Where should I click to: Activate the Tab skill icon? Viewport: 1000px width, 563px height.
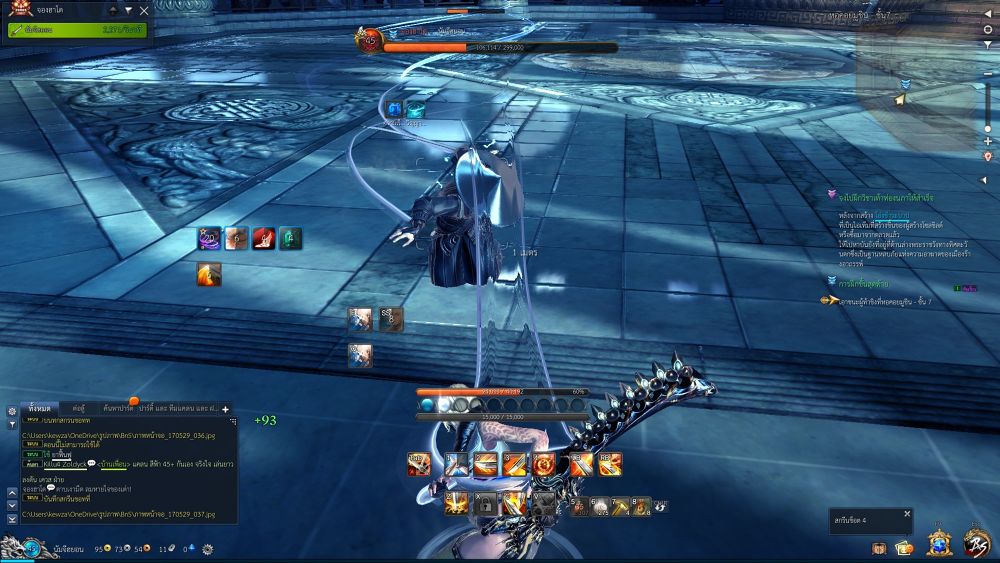pyautogui.click(x=419, y=464)
